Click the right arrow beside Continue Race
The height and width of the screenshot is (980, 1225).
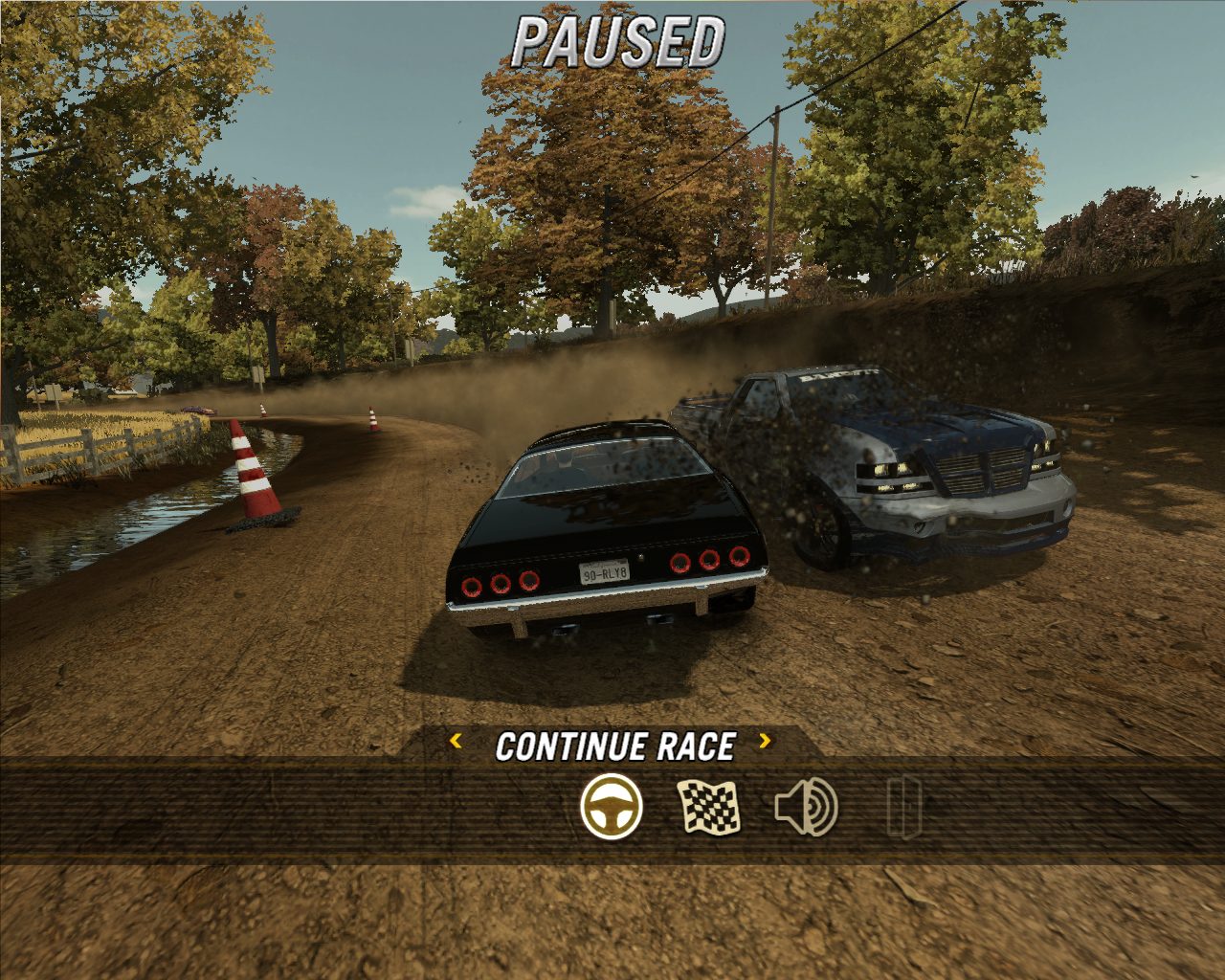click(765, 741)
